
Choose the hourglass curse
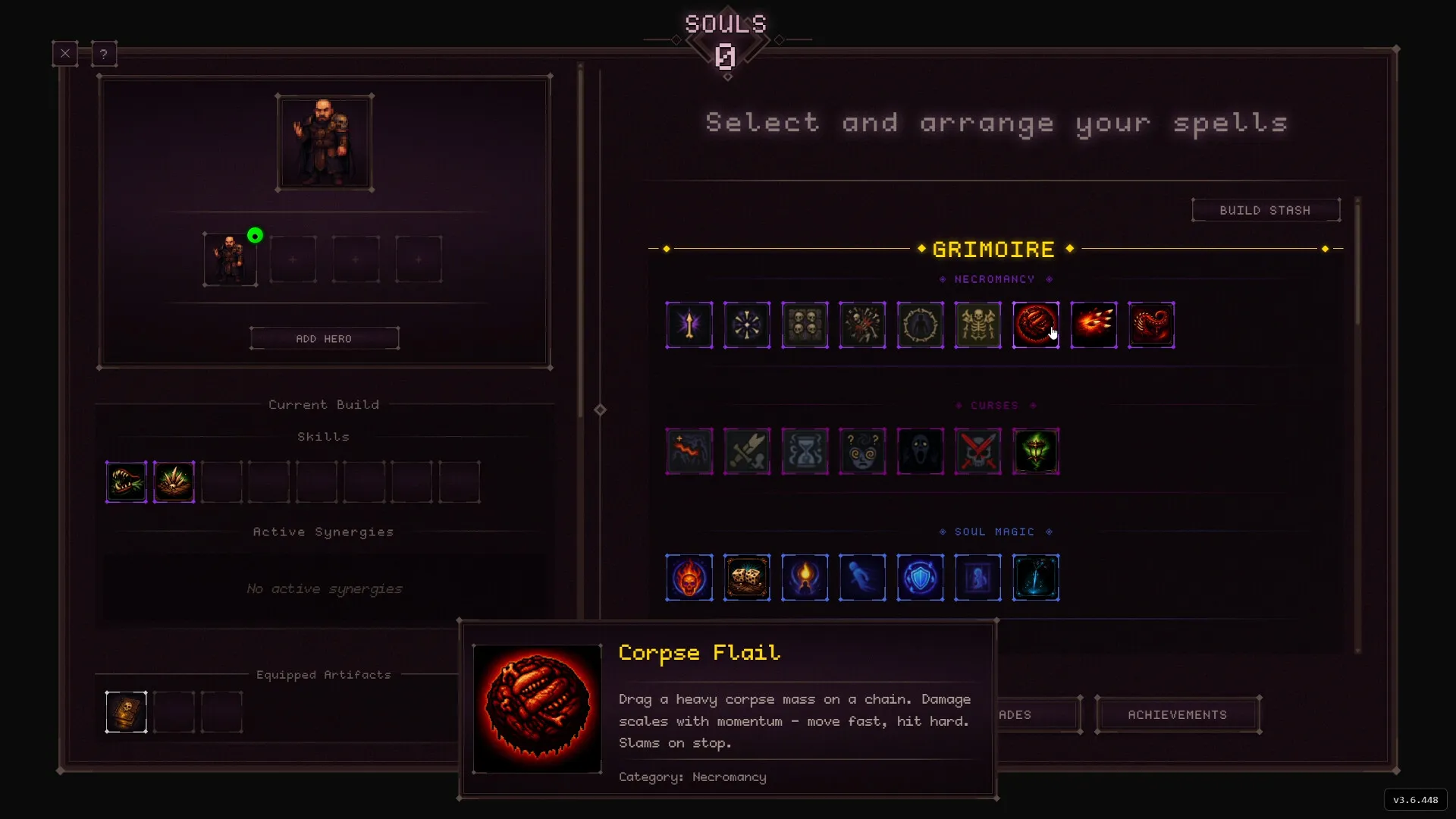pyautogui.click(x=805, y=452)
